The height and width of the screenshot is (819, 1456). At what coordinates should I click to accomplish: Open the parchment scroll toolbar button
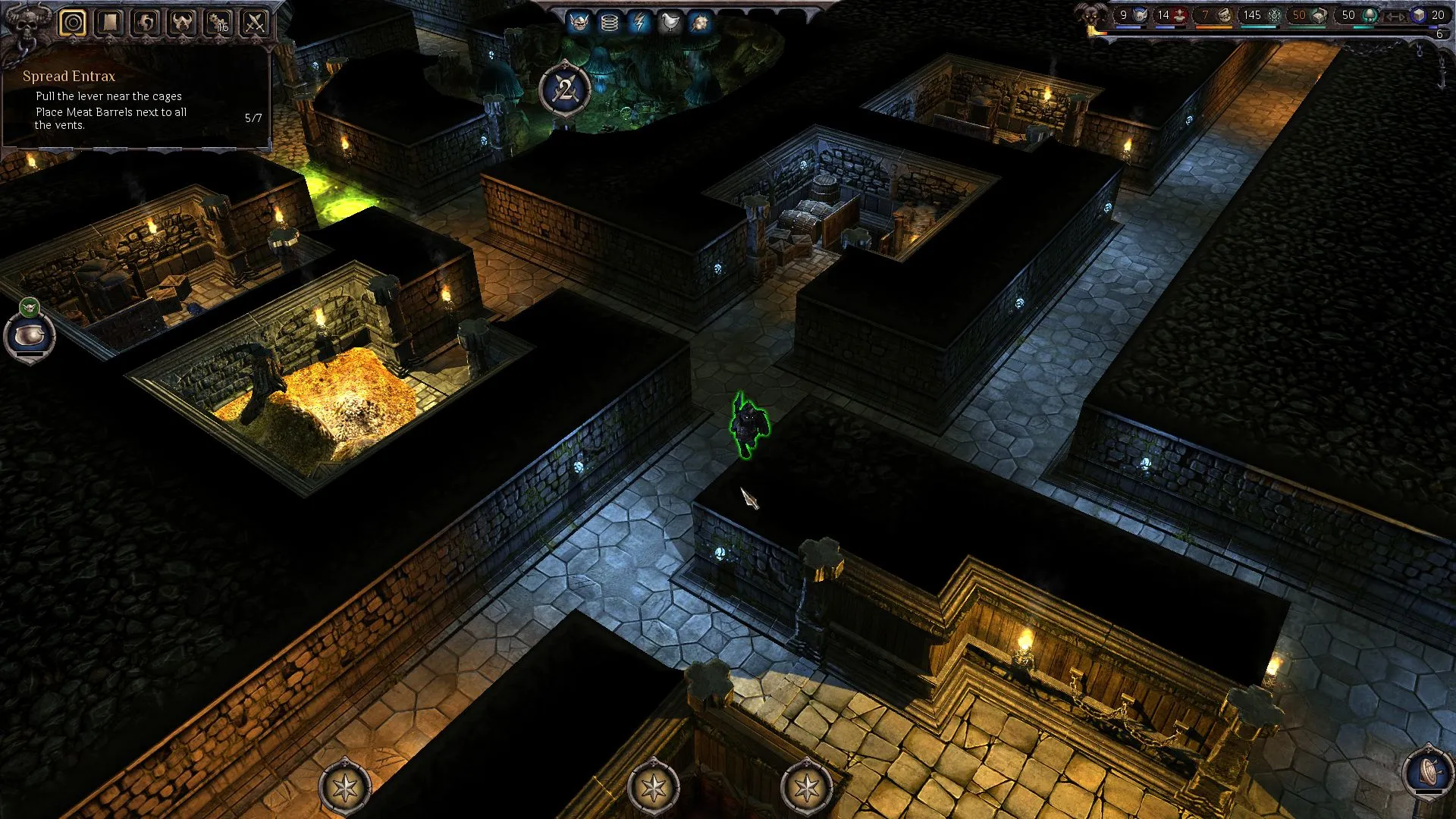pos(109,23)
